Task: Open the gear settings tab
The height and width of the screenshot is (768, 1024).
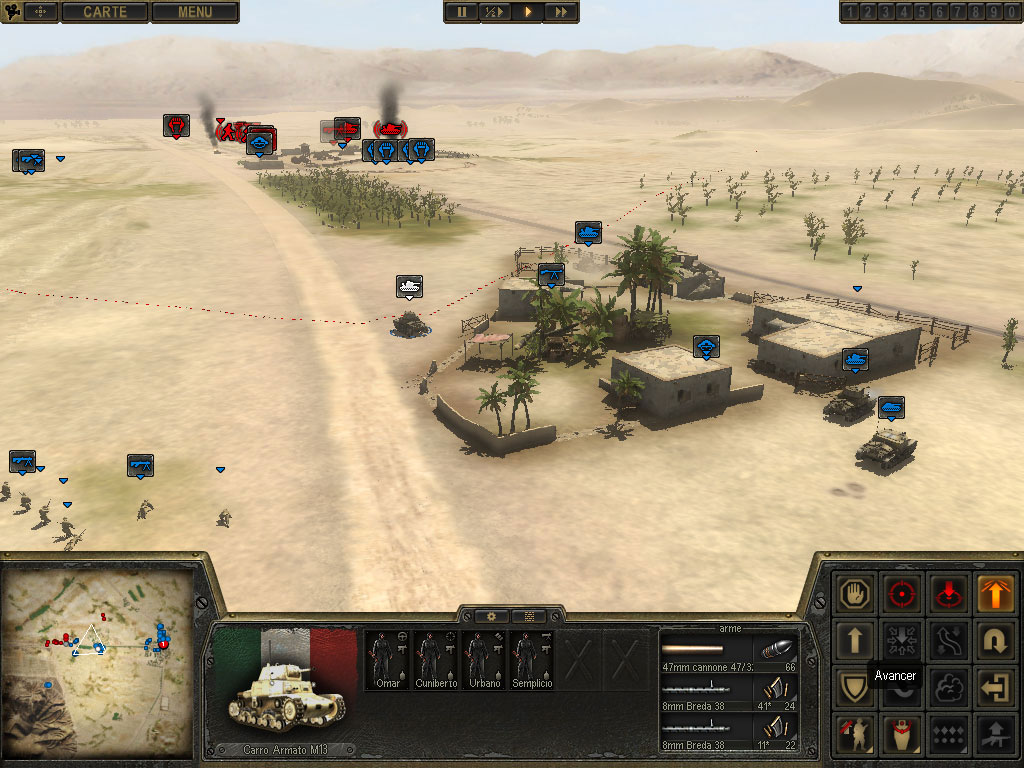Action: (x=491, y=616)
